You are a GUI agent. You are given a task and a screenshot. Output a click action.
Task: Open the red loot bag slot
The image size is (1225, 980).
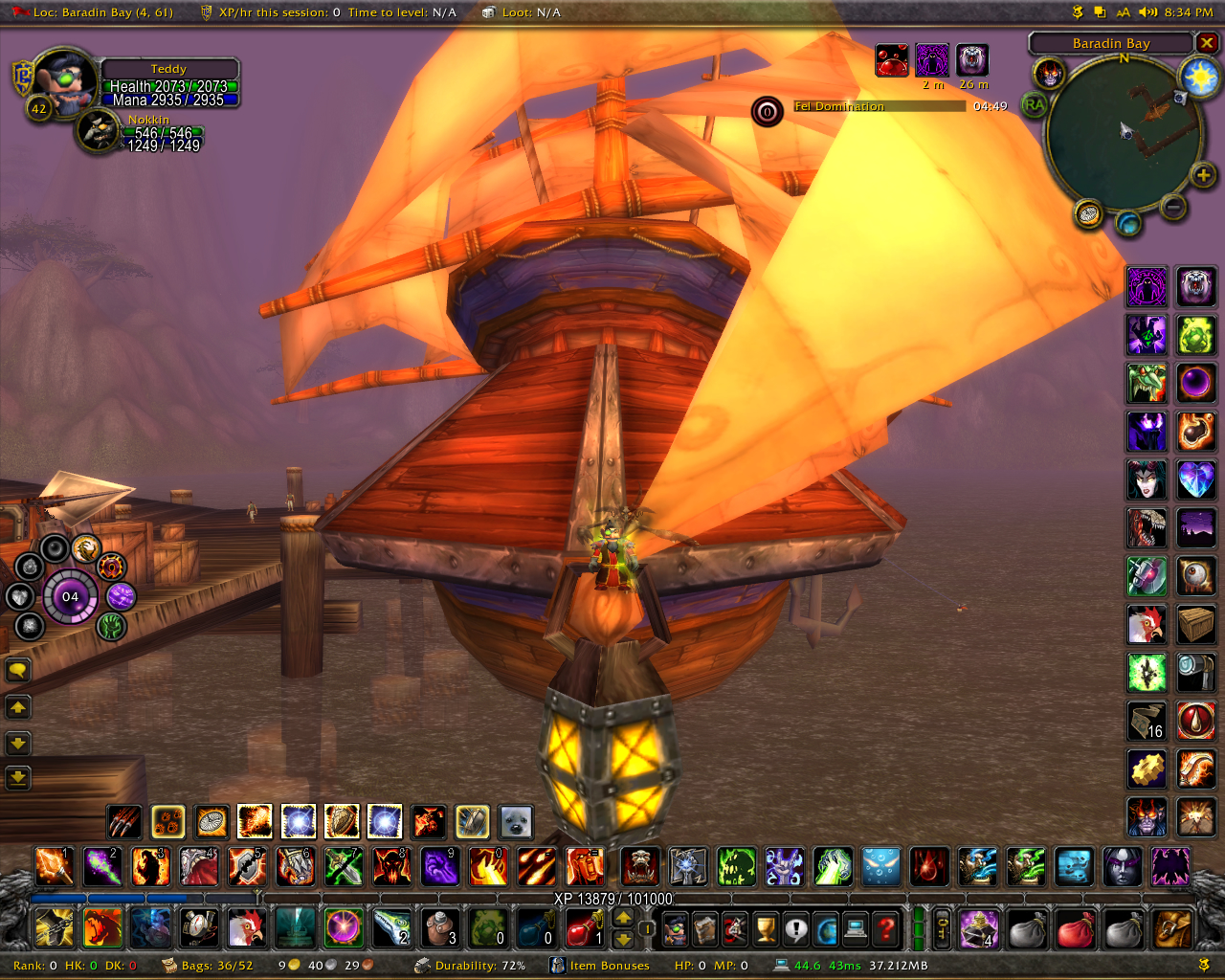1075,928
